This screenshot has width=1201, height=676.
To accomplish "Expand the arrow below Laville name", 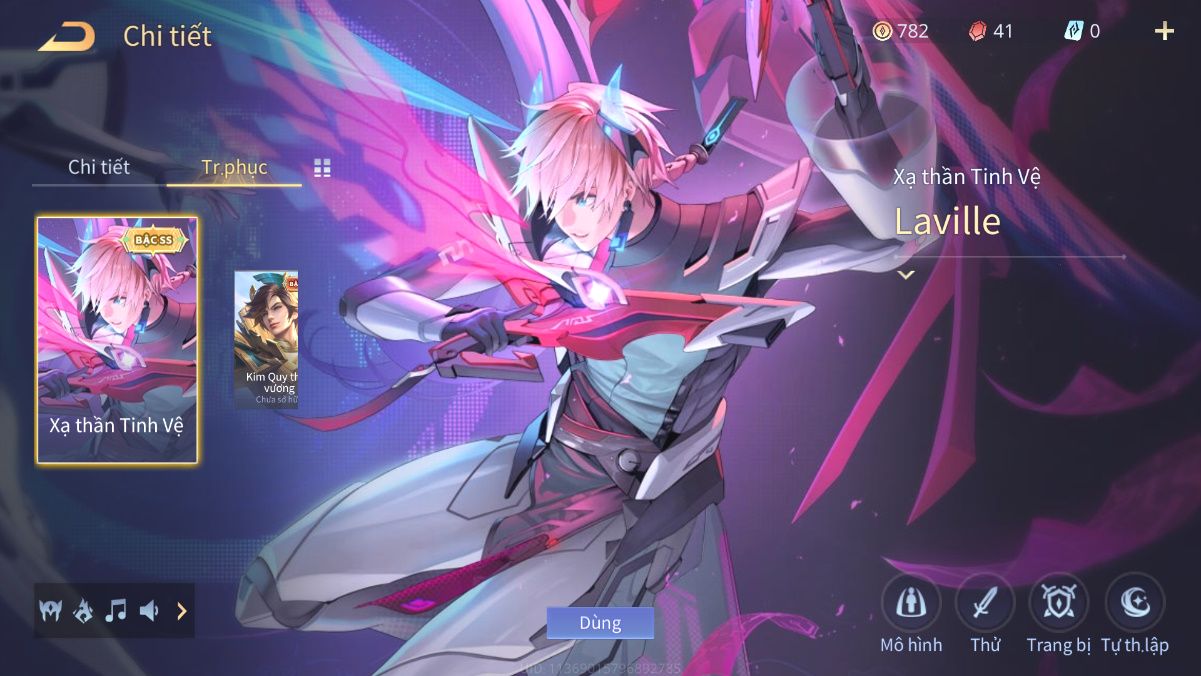I will (906, 274).
